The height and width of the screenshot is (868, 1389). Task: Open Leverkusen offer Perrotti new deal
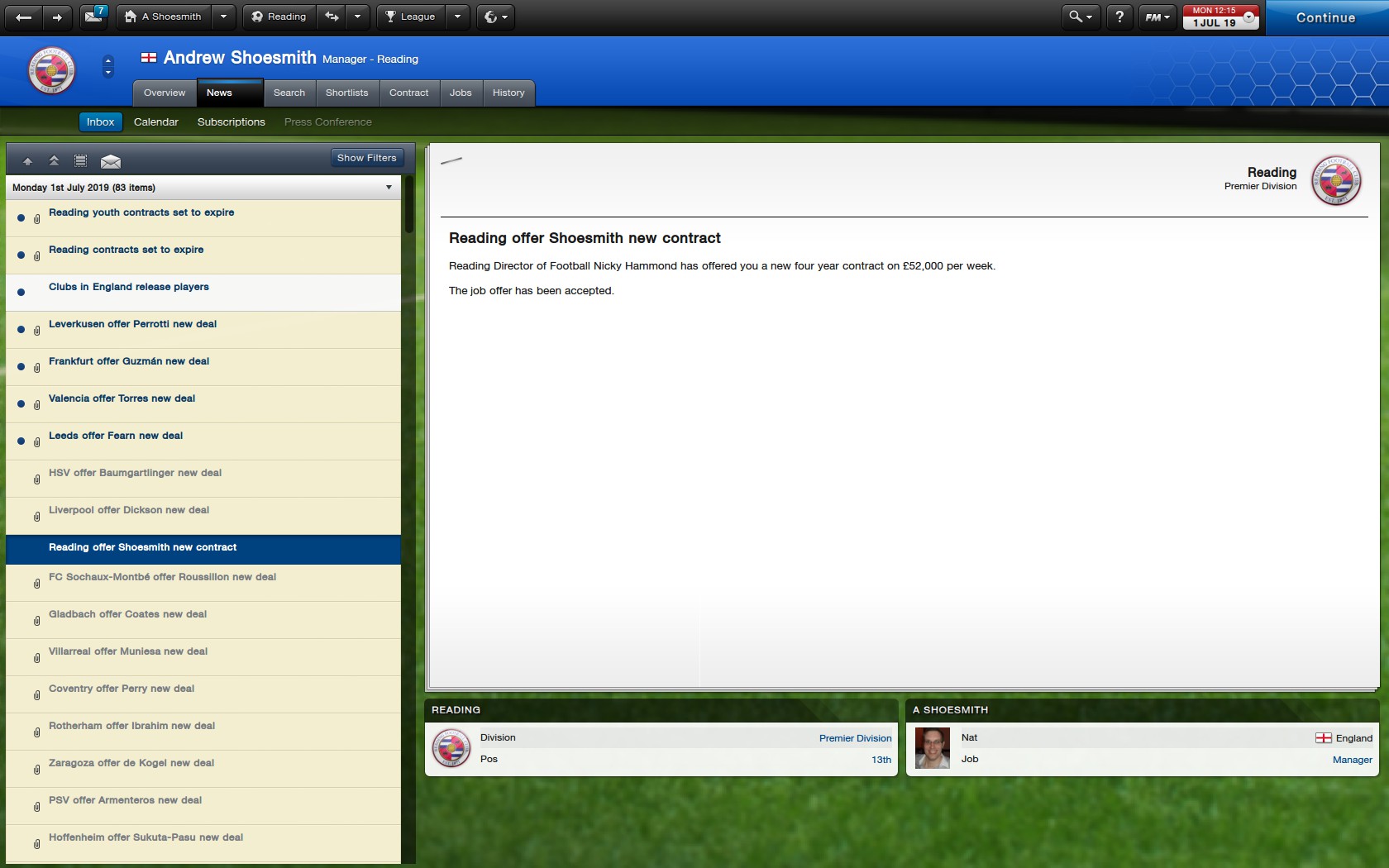pos(132,324)
